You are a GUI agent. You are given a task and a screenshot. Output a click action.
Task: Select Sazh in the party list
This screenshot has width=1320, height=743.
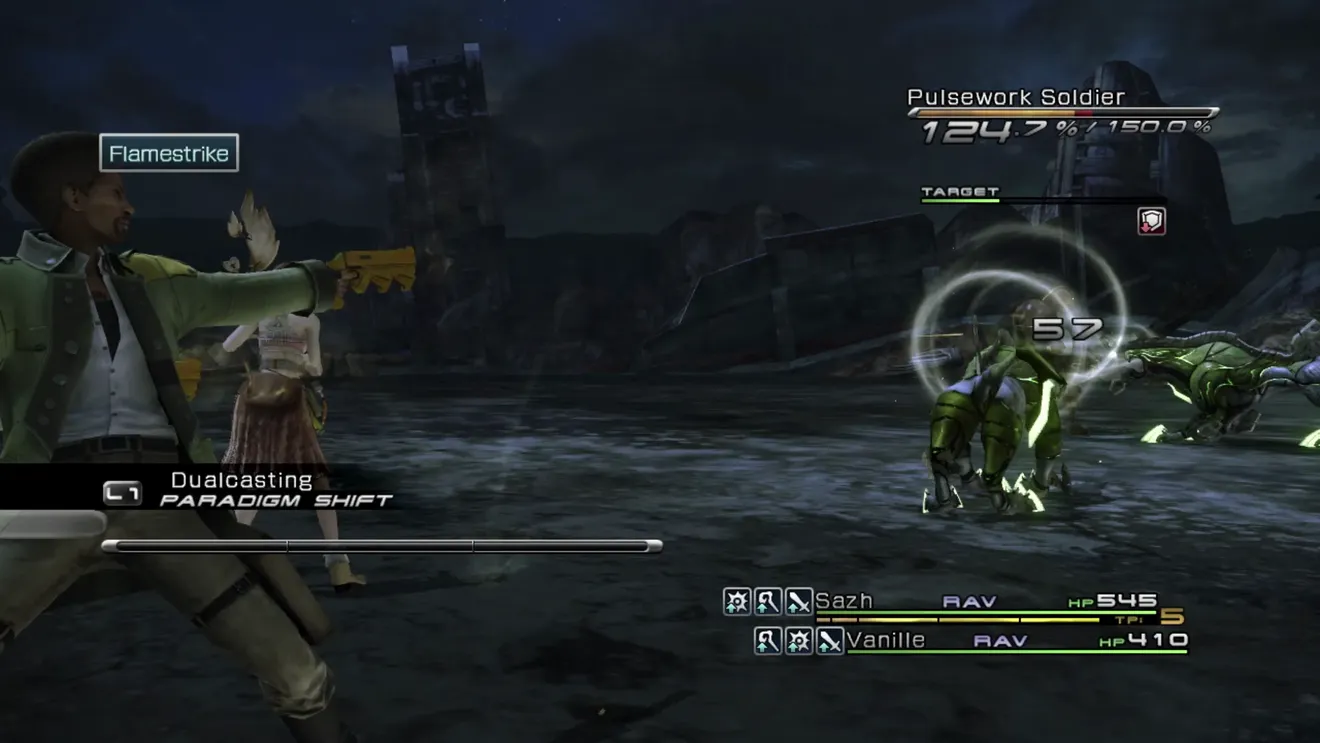click(844, 601)
